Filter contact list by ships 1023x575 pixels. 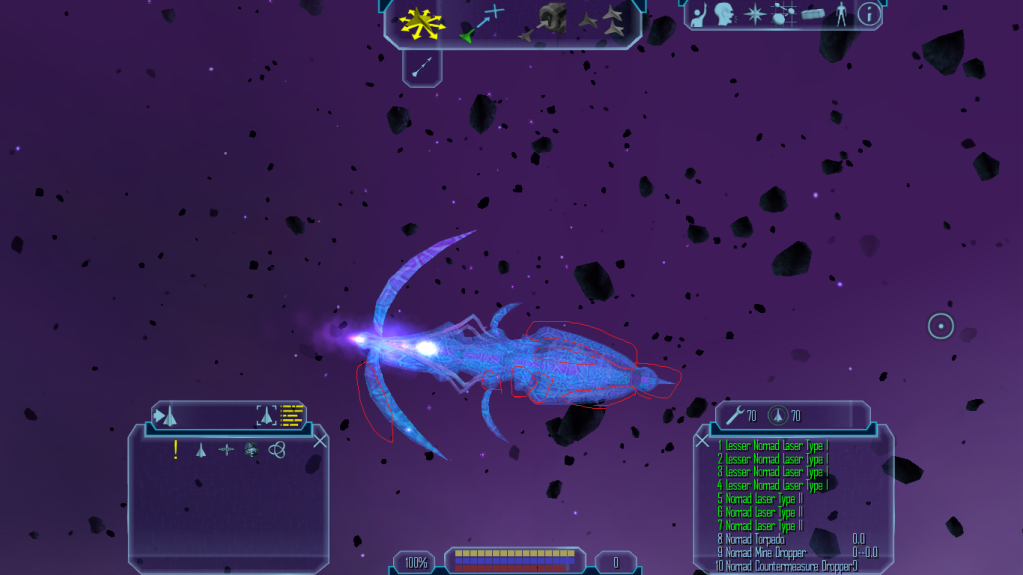201,450
